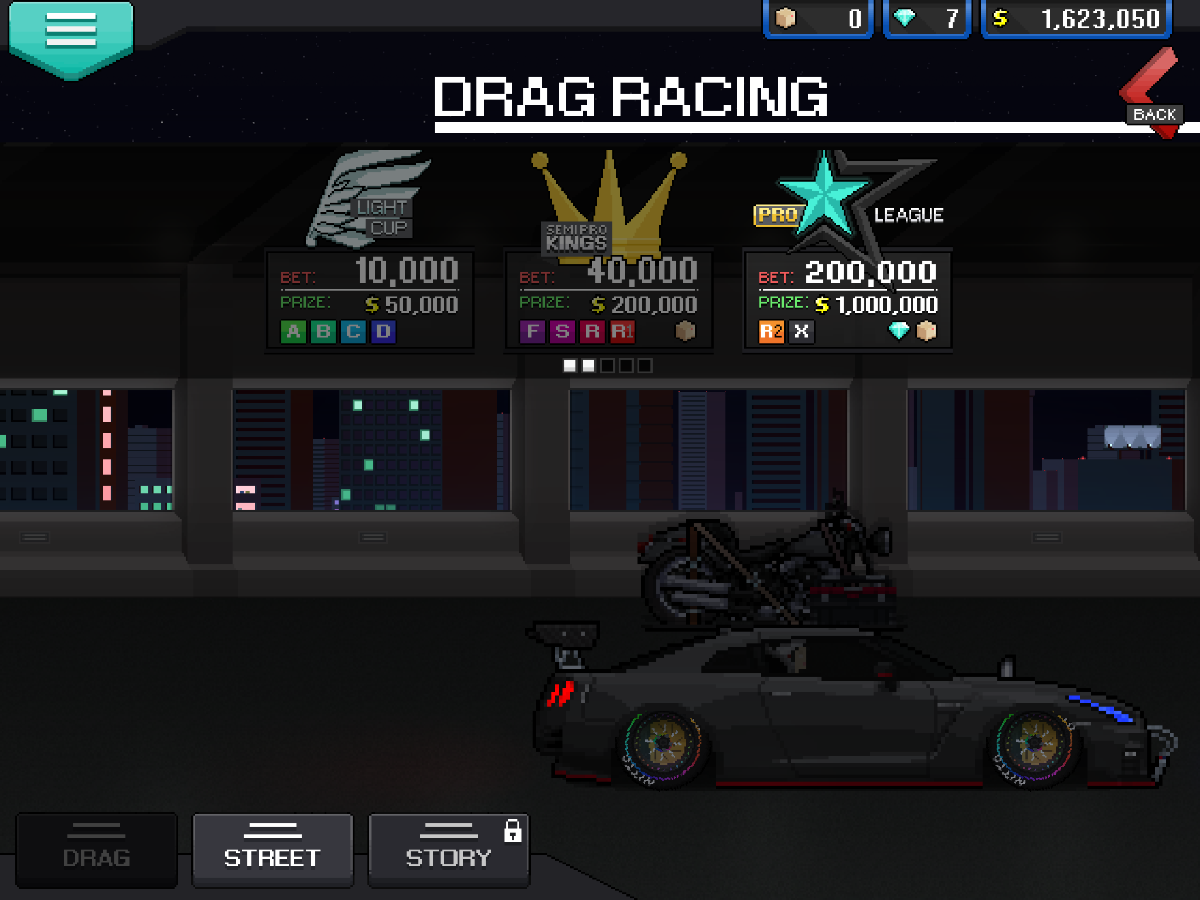Screen dimensions: 1200x900
Task: Open the cash balance counter
Action: pos(1076,19)
